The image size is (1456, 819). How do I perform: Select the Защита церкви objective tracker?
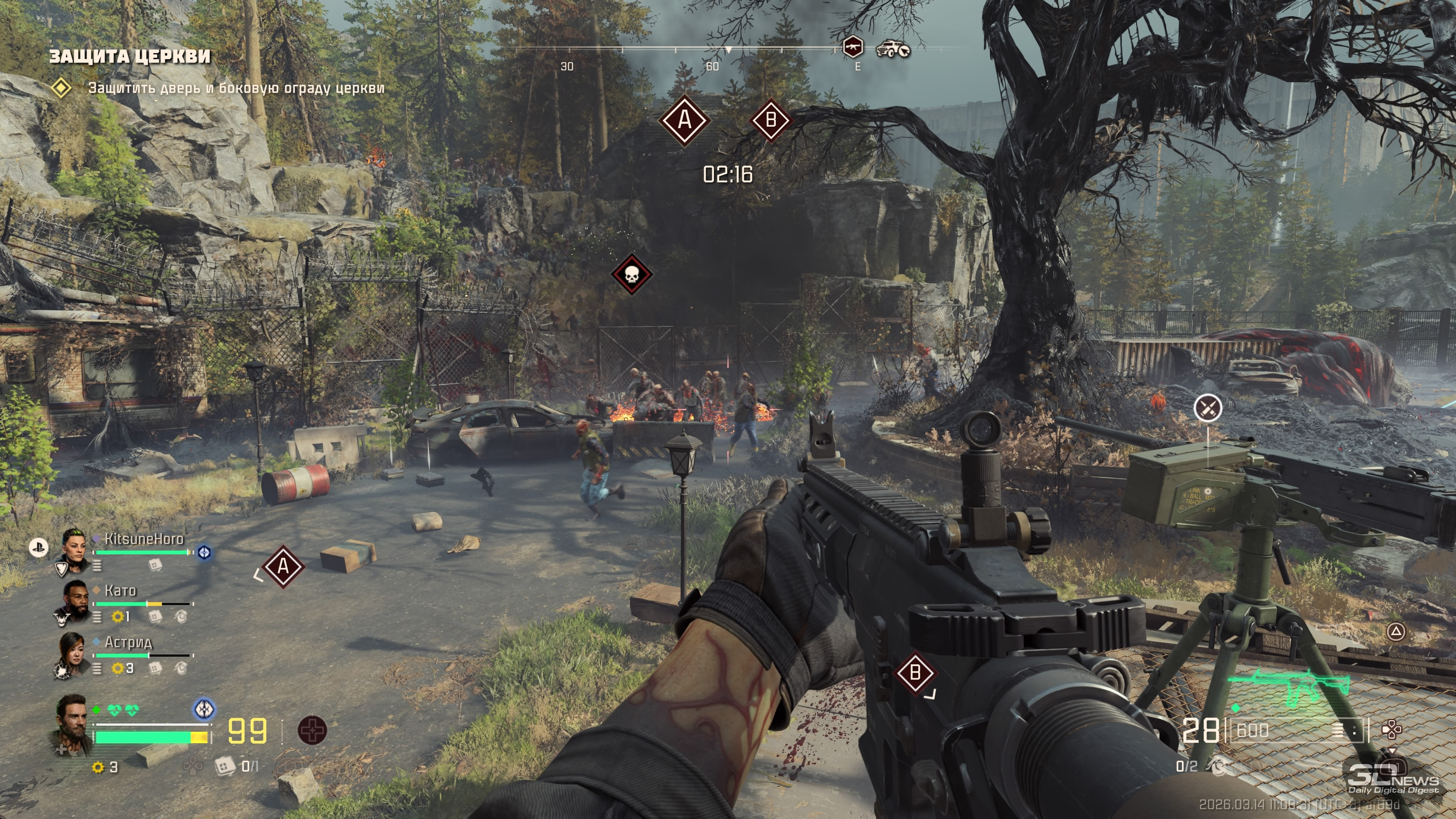click(130, 56)
